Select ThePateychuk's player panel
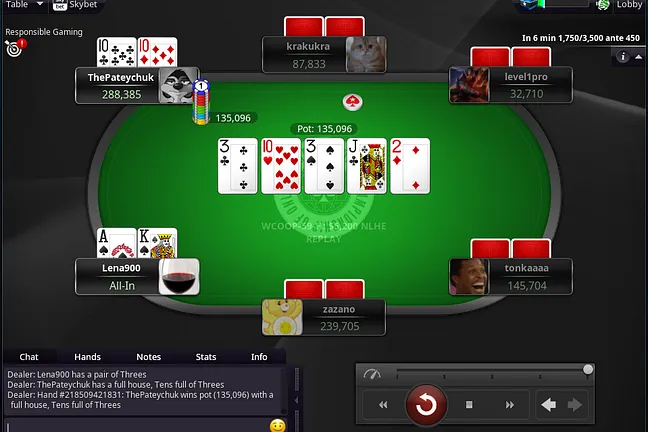Viewport: 648px width, 432px height. [x=126, y=85]
